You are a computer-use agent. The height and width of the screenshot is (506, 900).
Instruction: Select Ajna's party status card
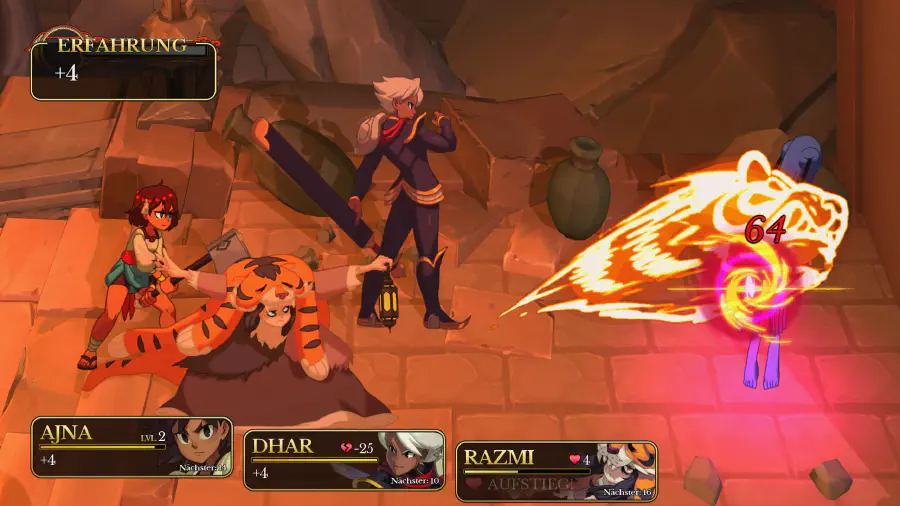click(x=132, y=447)
